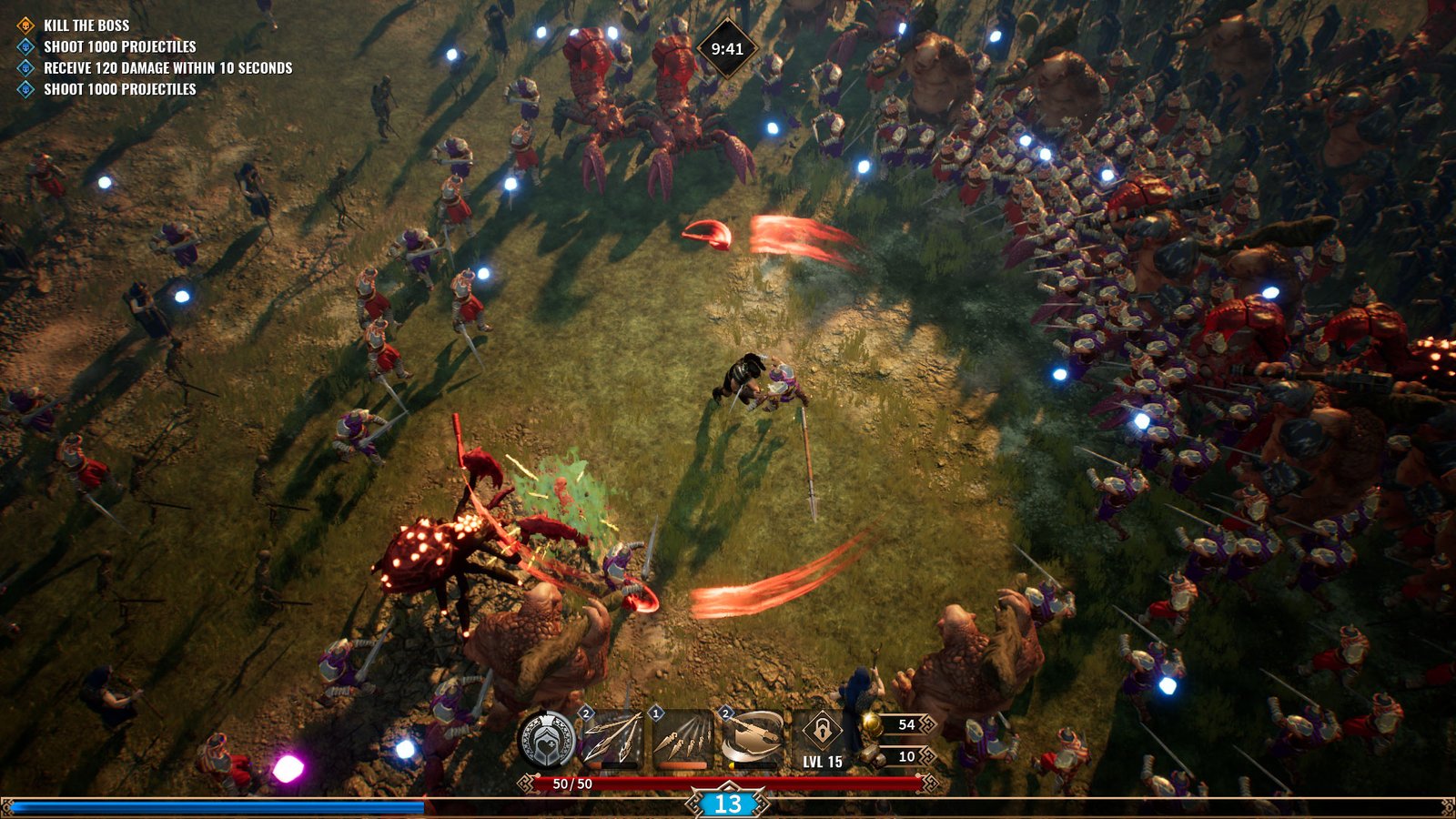The image size is (1456, 819).
Task: Select the helmet heart ability icon
Action: (547, 739)
